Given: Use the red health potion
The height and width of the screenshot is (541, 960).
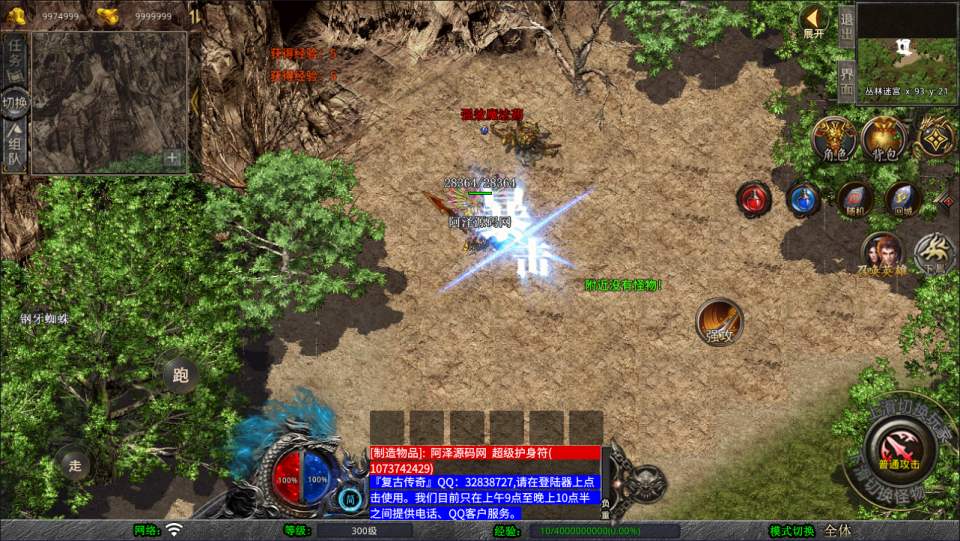Looking at the screenshot, I should pos(754,198).
